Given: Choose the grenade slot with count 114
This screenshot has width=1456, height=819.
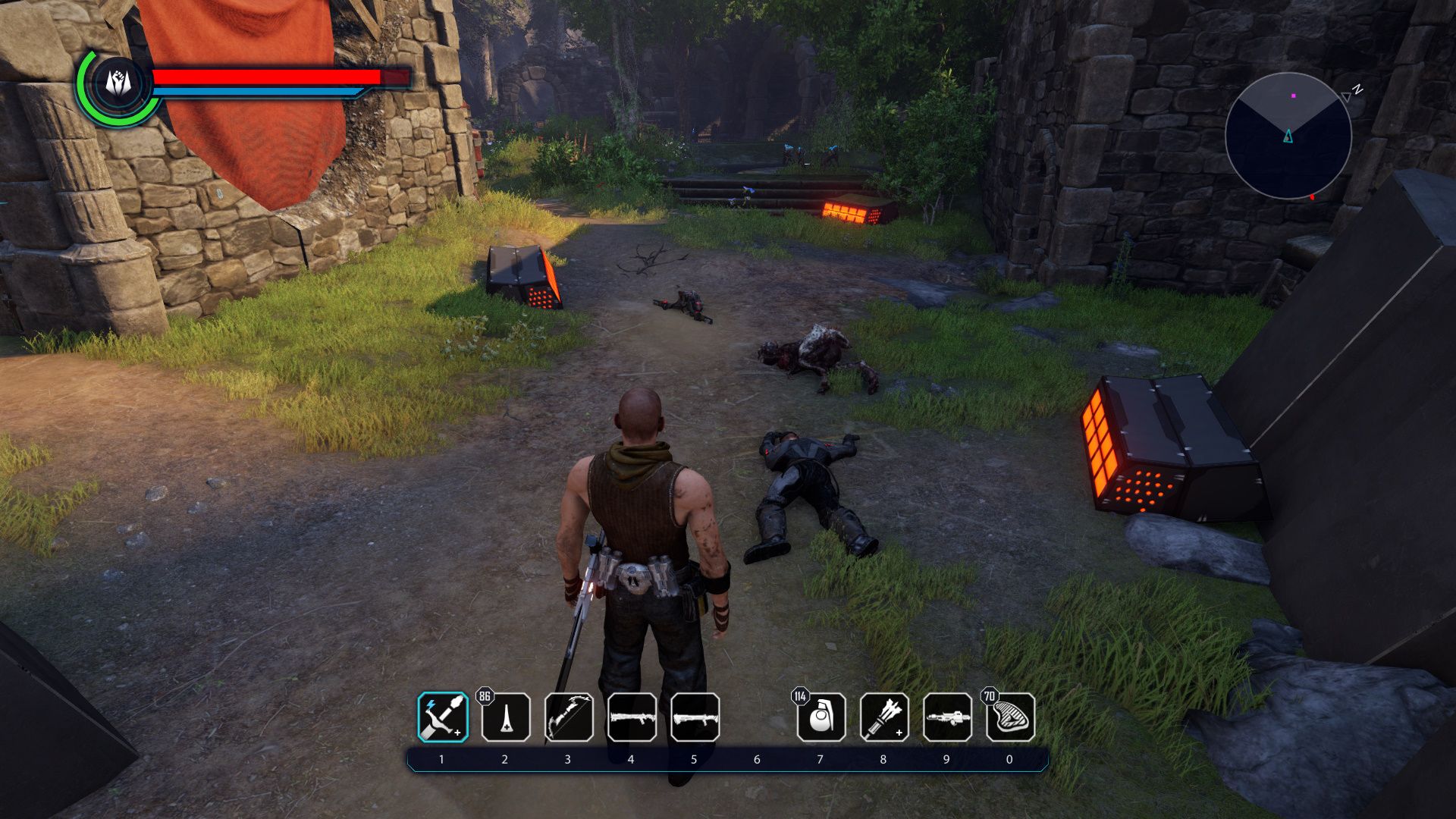Looking at the screenshot, I should tap(821, 717).
